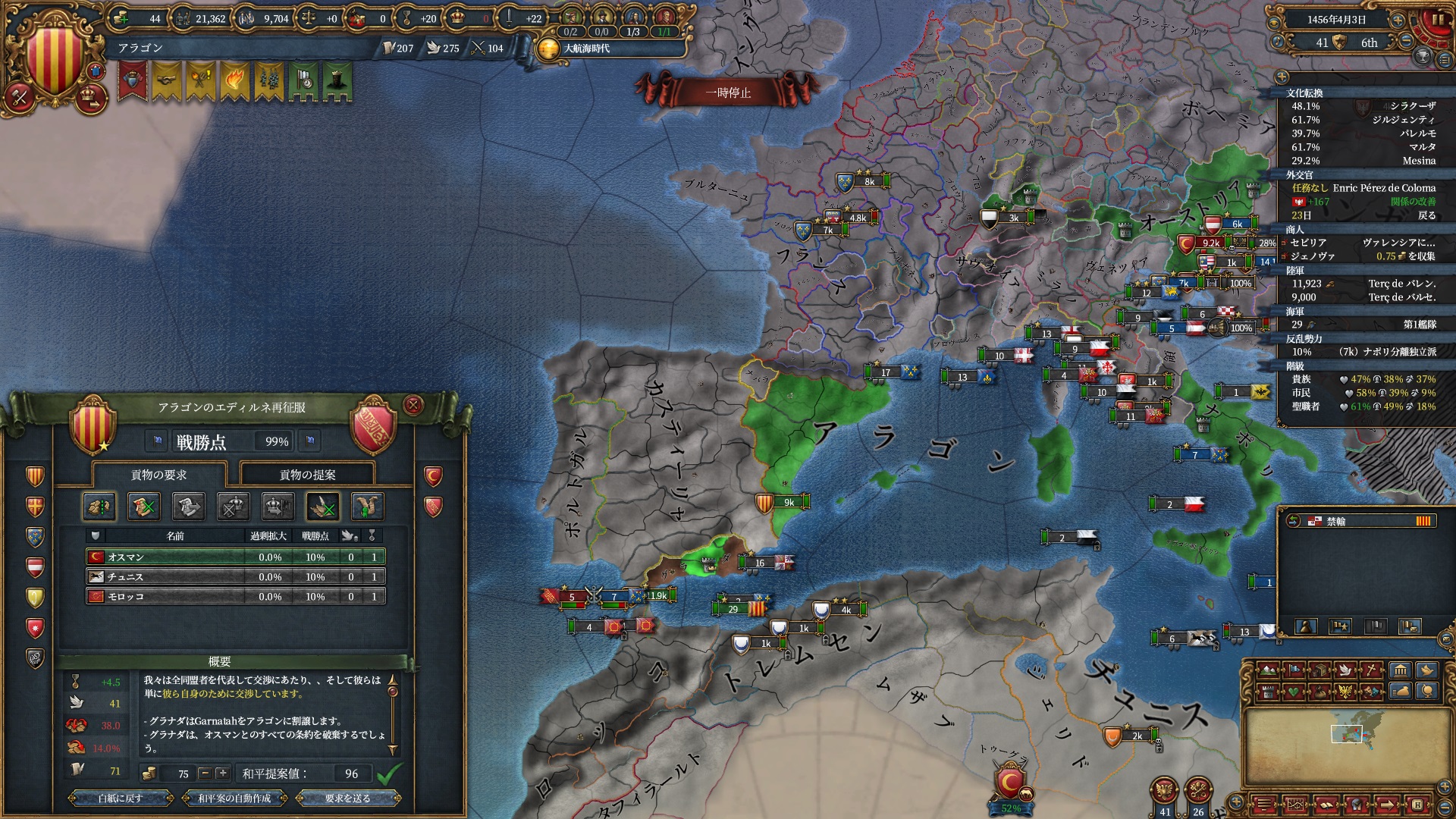
Task: Choose the モロッコ row in peace list
Action: coord(235,596)
